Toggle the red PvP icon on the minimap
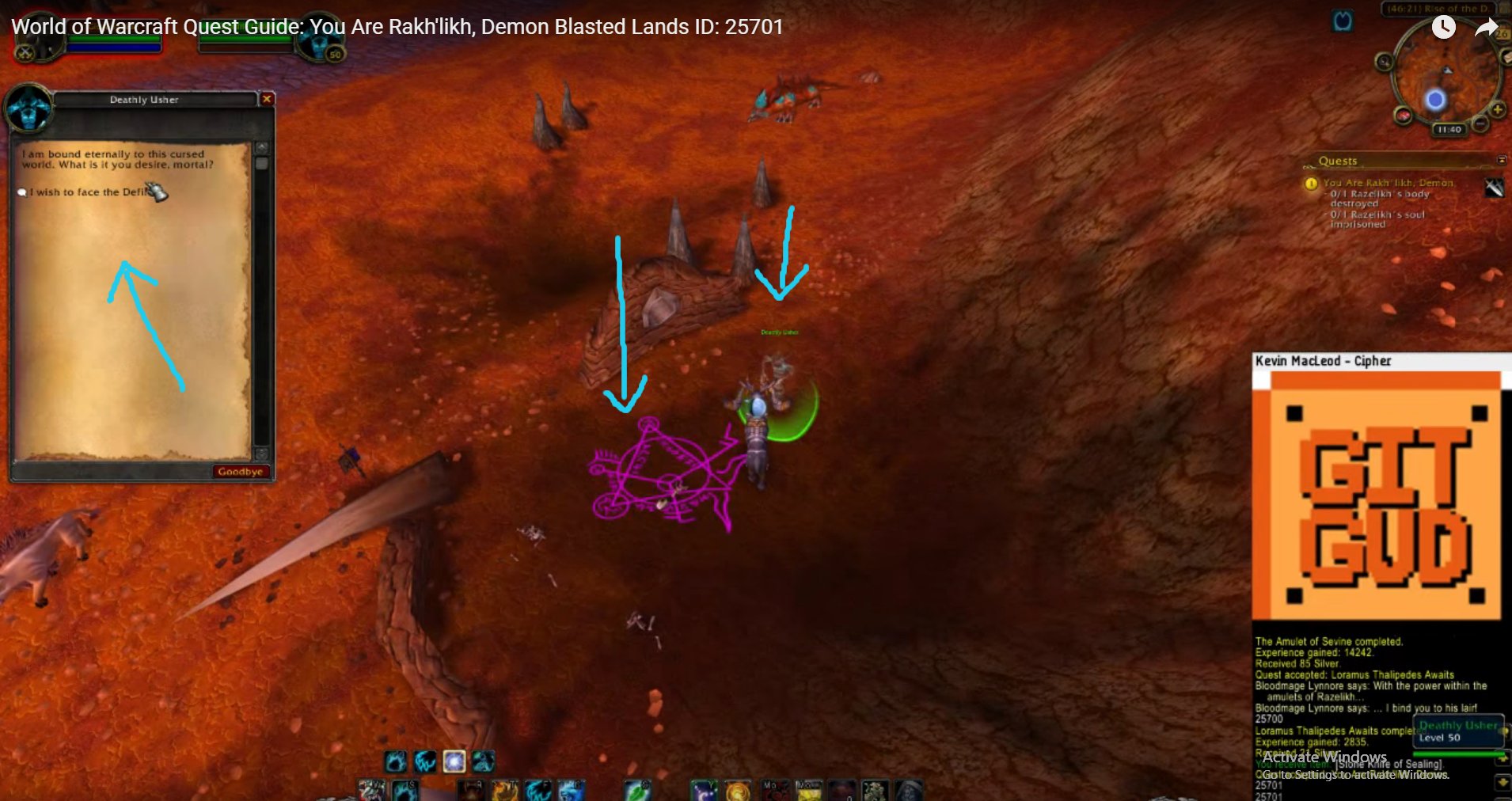The height and width of the screenshot is (801, 1512). coord(1404,114)
